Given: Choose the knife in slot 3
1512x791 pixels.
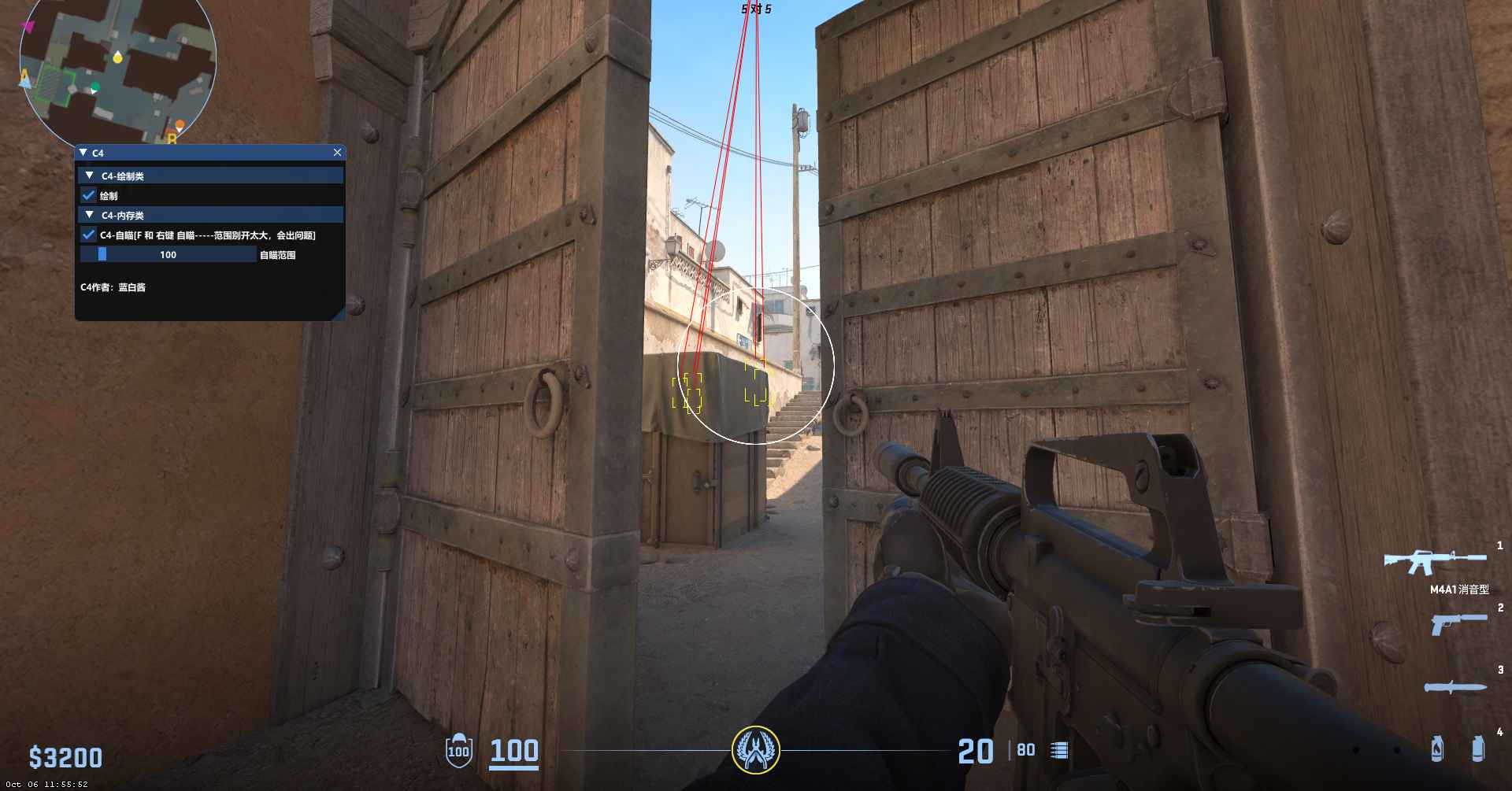Looking at the screenshot, I should coord(1455,686).
